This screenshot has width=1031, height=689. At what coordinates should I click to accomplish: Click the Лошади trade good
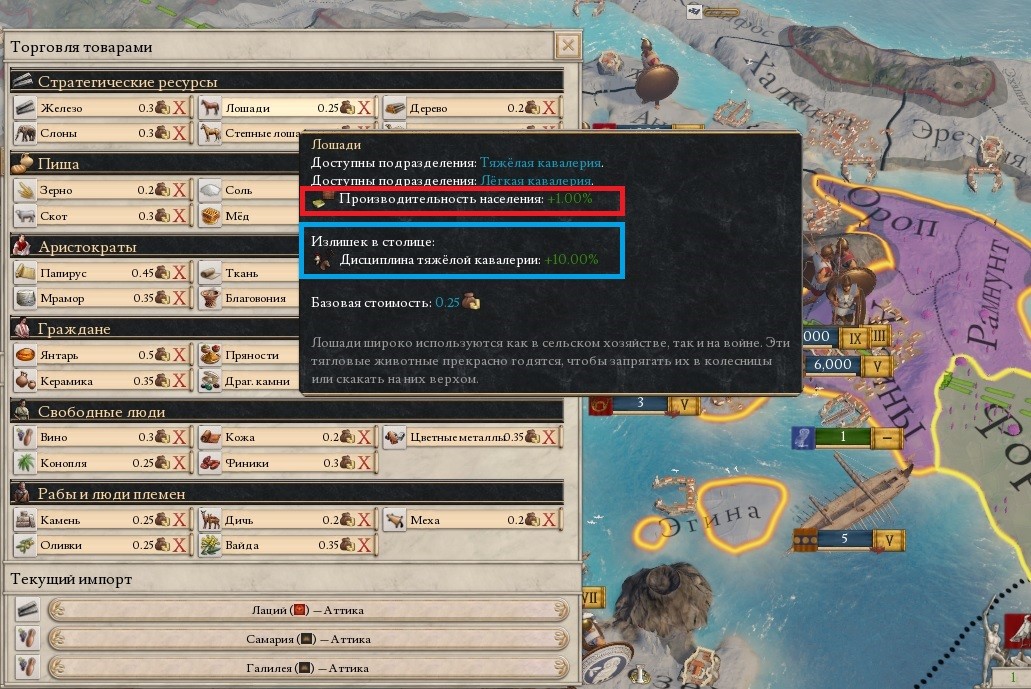pos(247,108)
